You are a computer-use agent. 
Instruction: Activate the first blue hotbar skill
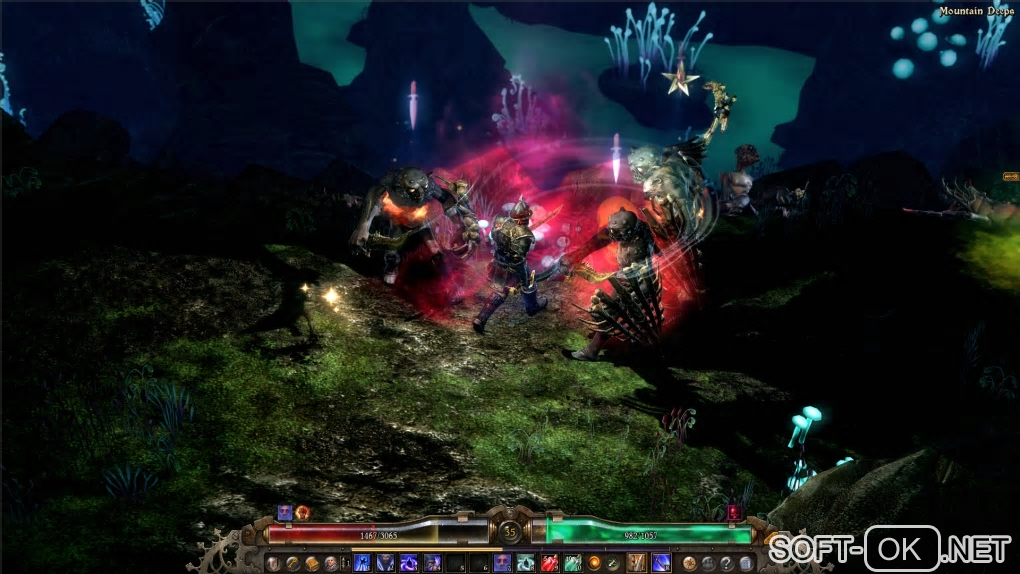(362, 563)
